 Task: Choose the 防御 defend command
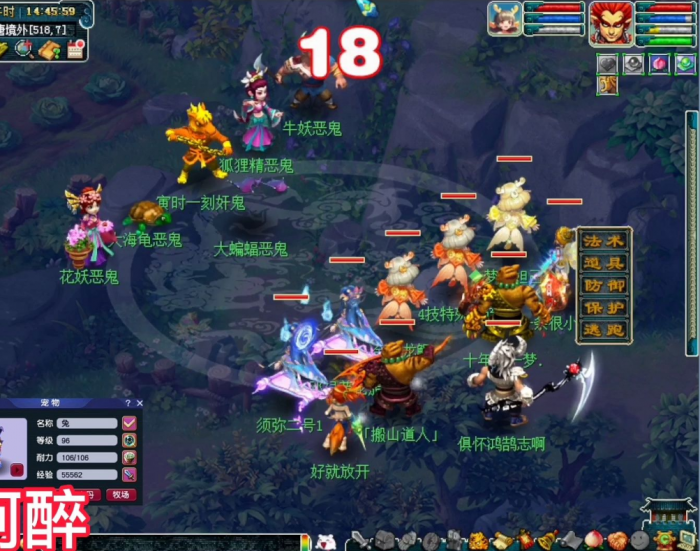[603, 284]
